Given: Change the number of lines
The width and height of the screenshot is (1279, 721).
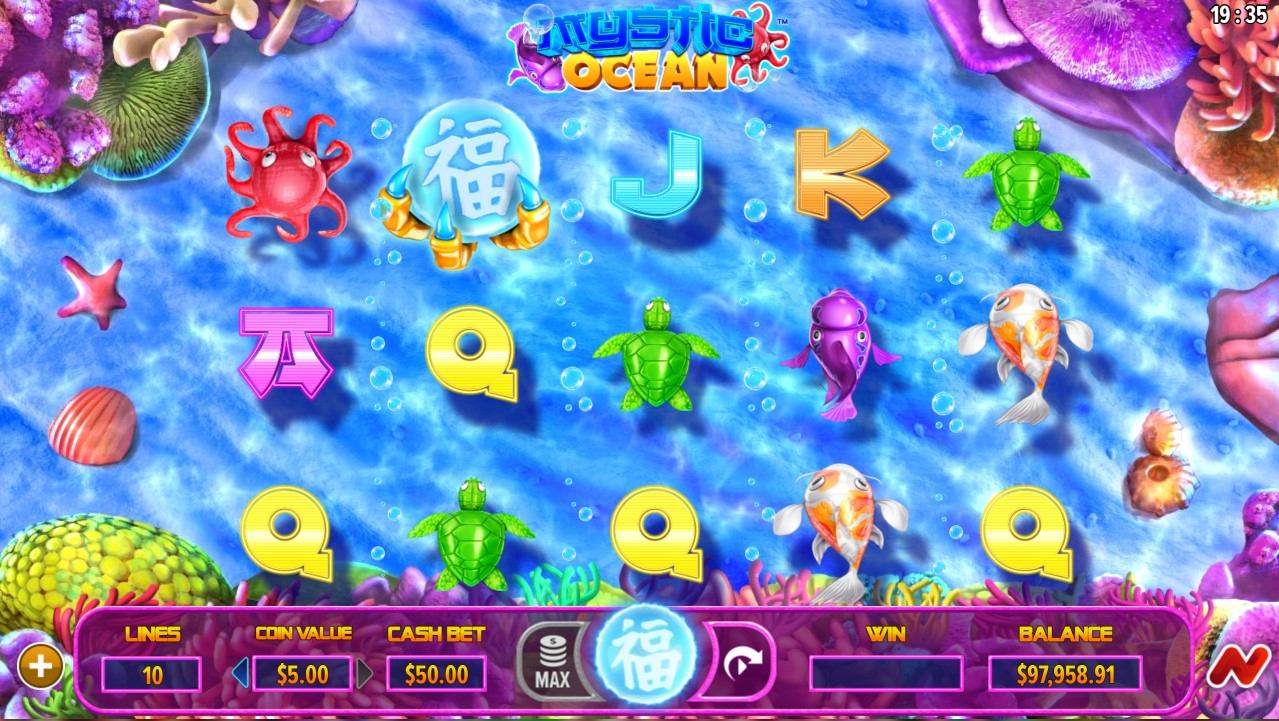Looking at the screenshot, I should pyautogui.click(x=152, y=674).
